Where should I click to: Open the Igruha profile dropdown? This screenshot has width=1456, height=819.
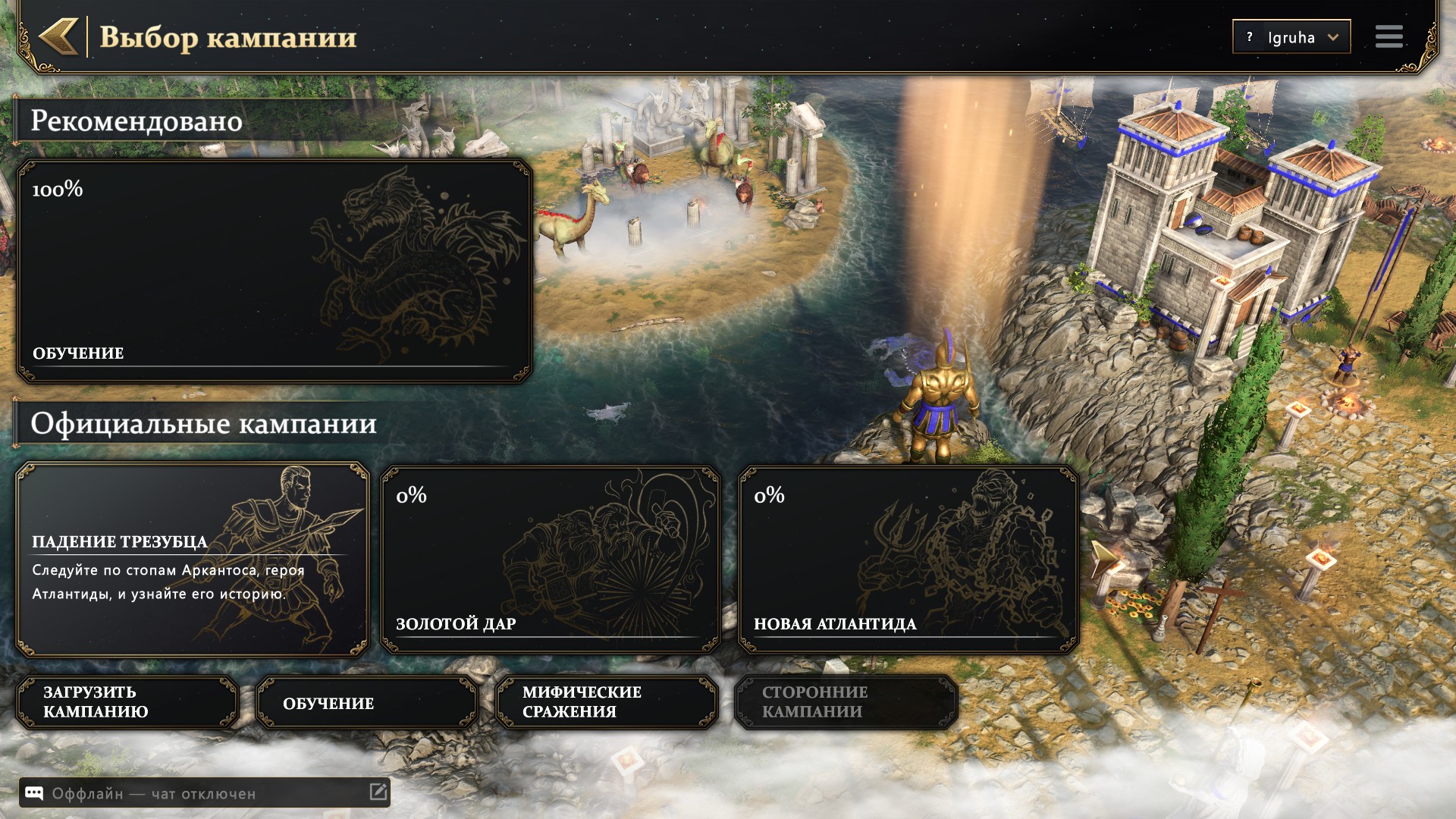pyautogui.click(x=1291, y=36)
